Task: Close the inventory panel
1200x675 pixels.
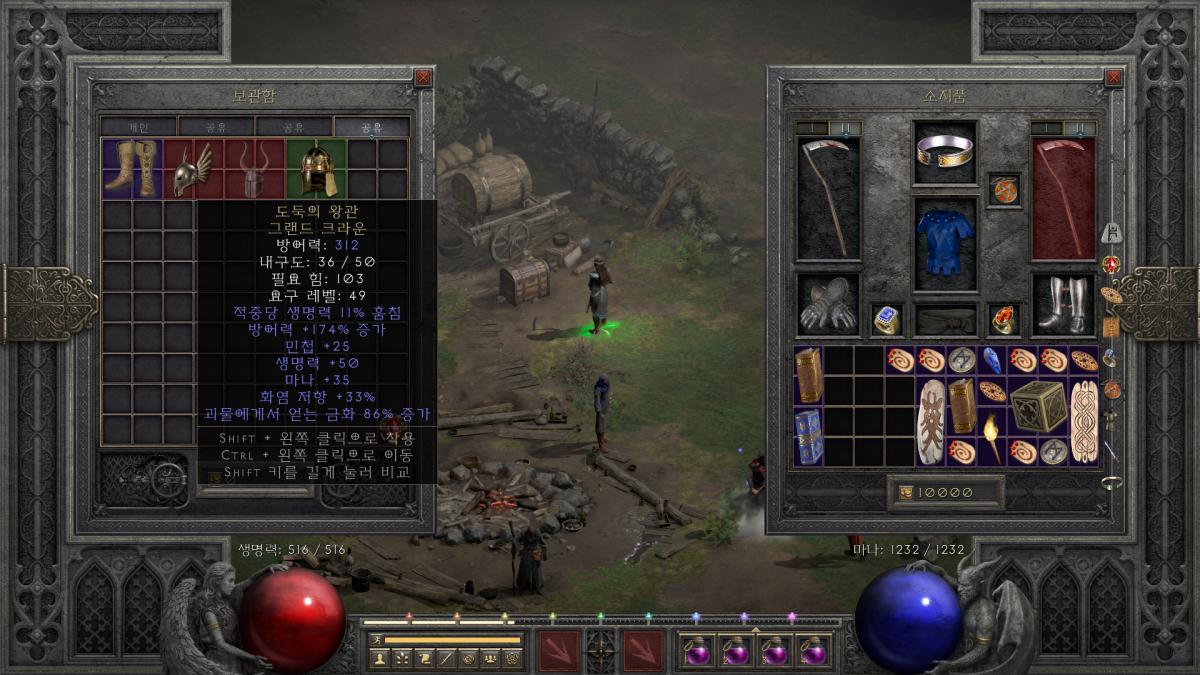Action: click(1113, 77)
